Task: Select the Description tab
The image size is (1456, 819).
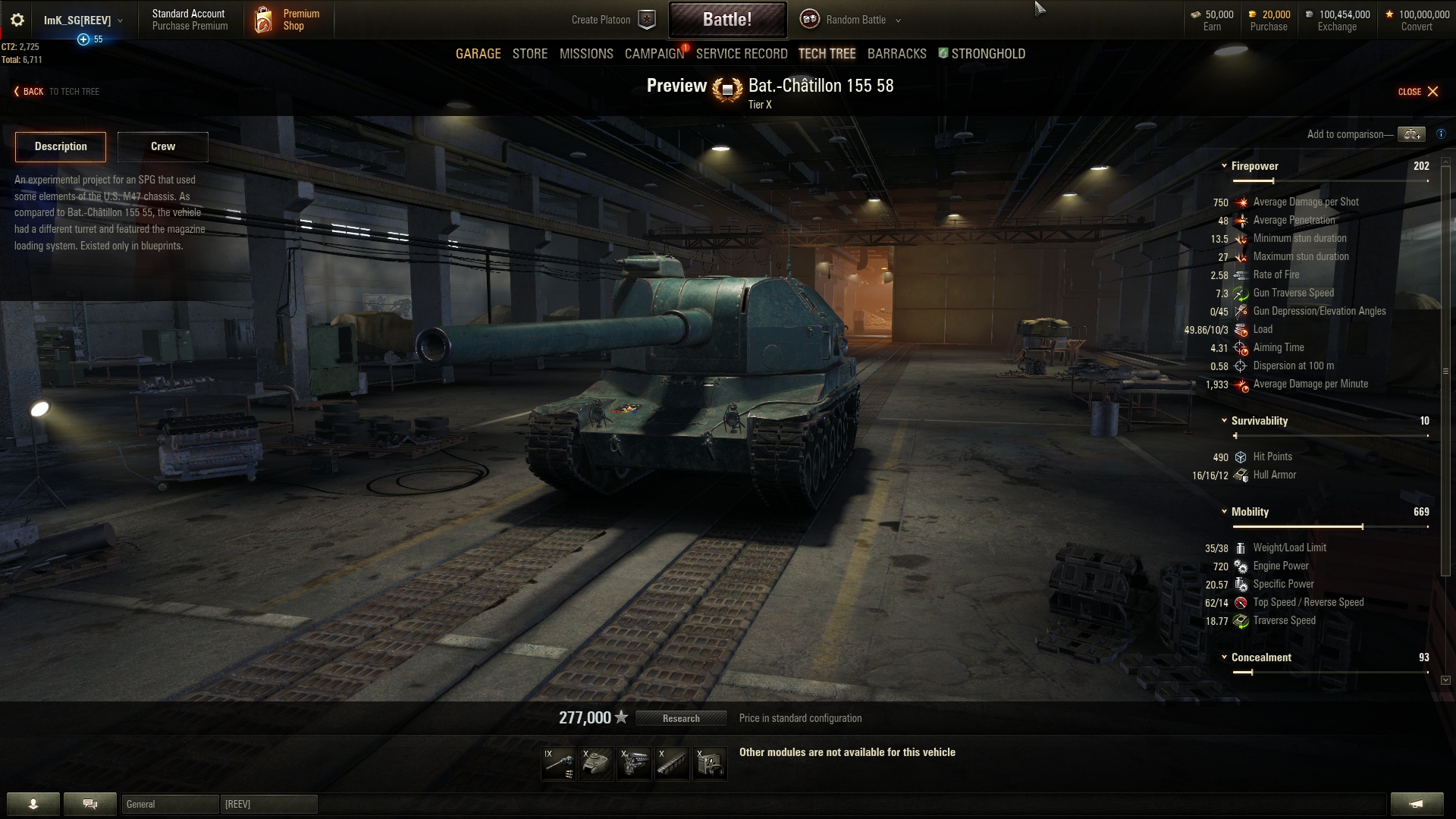Action: pos(61,146)
